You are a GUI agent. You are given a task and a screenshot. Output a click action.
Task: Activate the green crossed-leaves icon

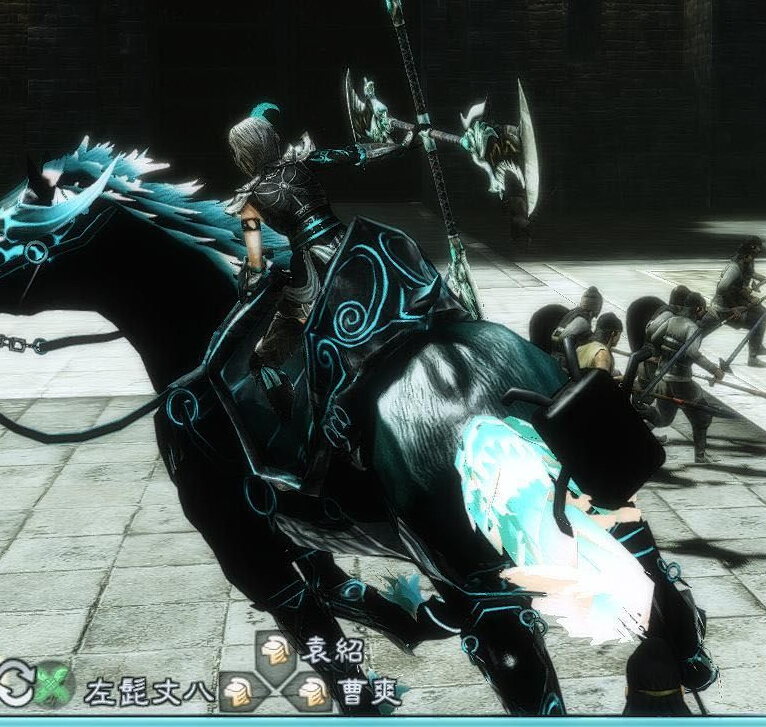click(53, 685)
